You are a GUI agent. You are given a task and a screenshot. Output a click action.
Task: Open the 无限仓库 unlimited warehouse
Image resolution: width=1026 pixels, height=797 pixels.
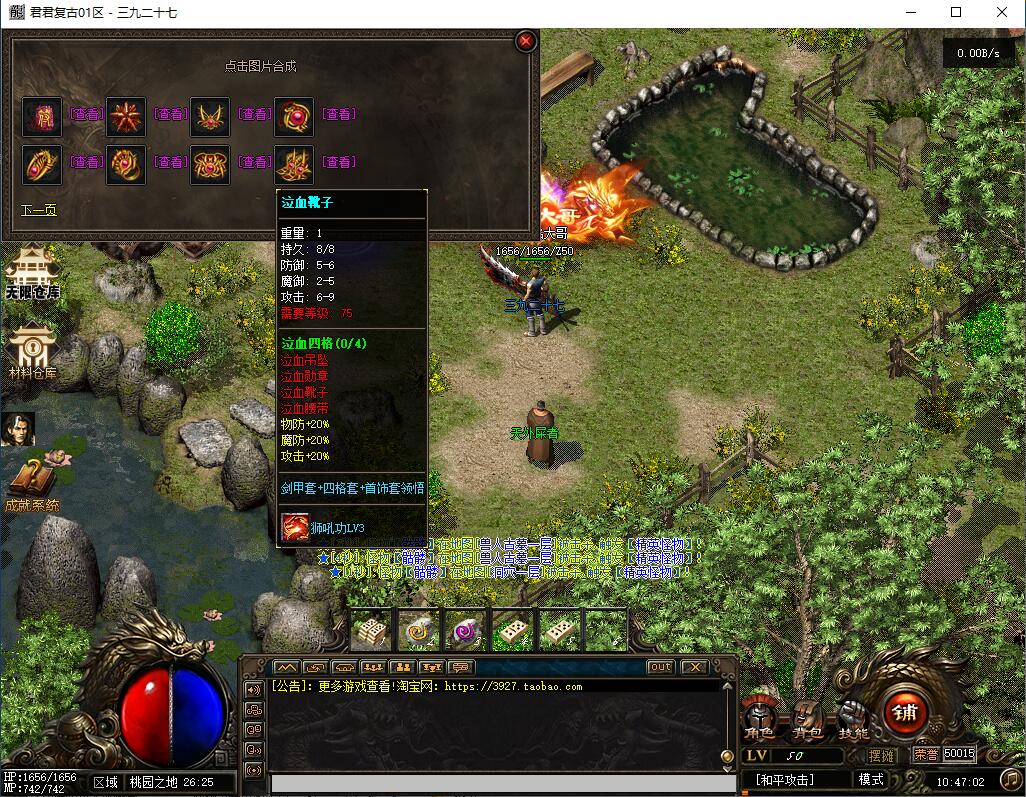[32, 273]
